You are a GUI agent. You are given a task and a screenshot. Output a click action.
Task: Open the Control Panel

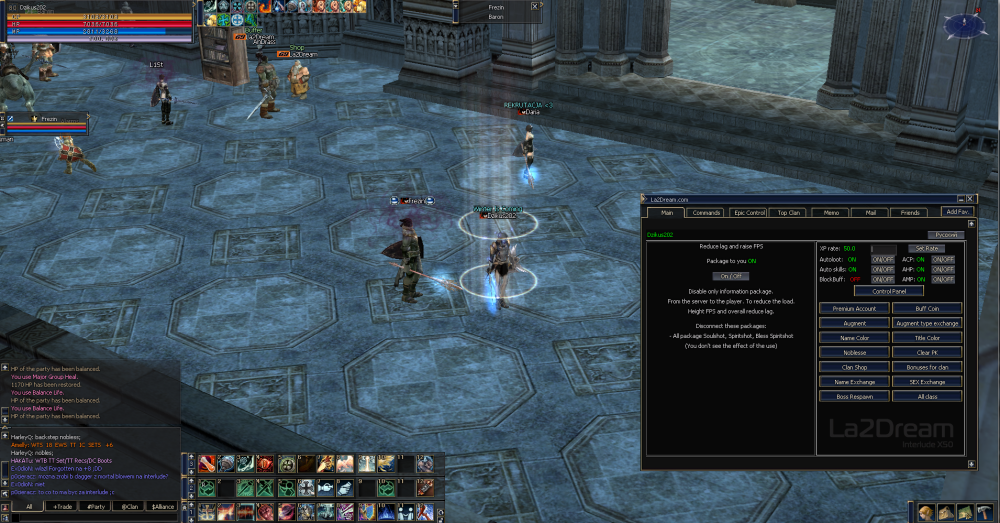pos(889,291)
